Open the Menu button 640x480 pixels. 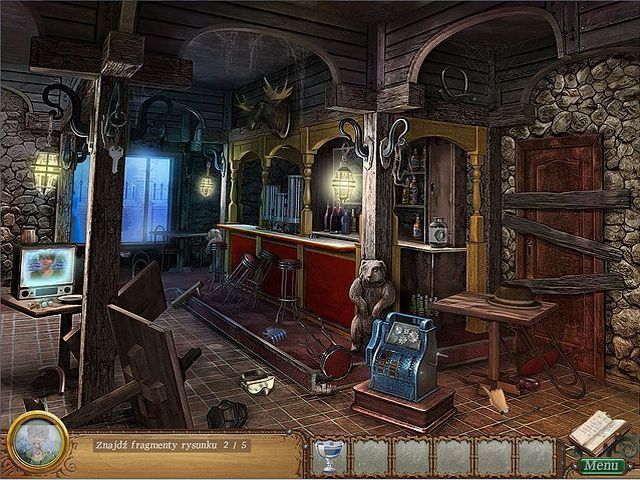(603, 466)
